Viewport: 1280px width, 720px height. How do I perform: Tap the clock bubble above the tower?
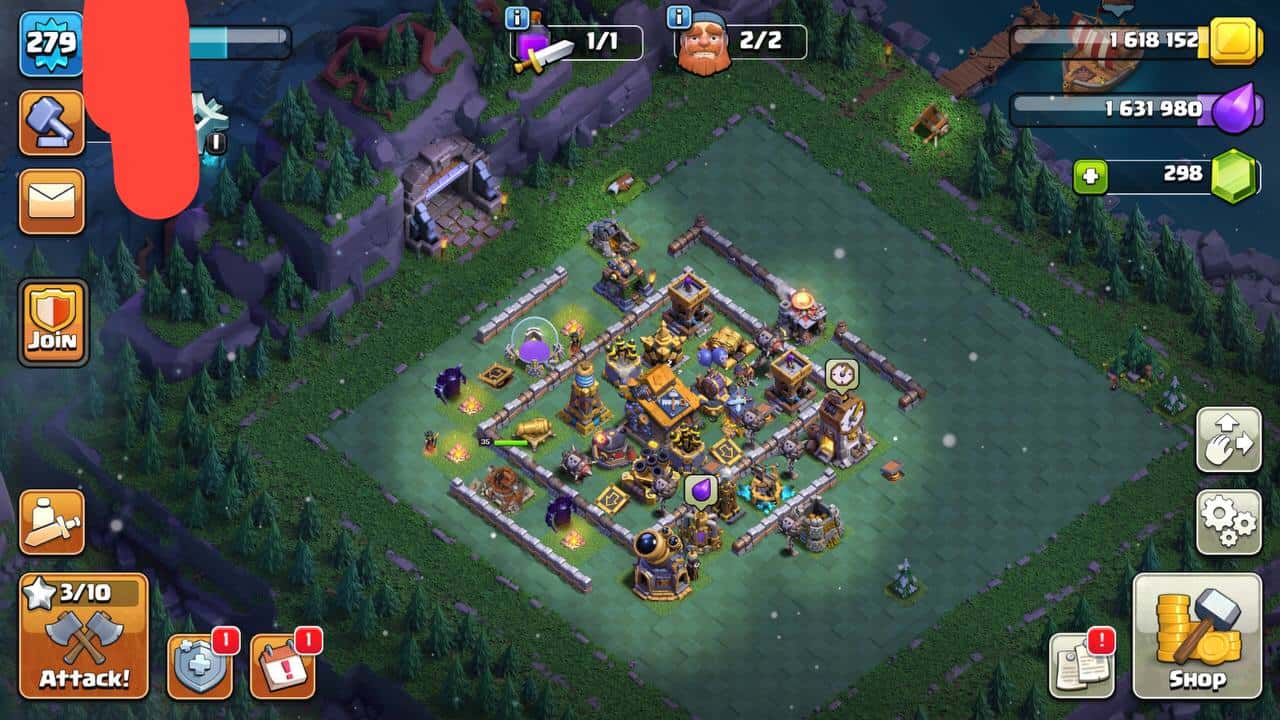tap(841, 374)
